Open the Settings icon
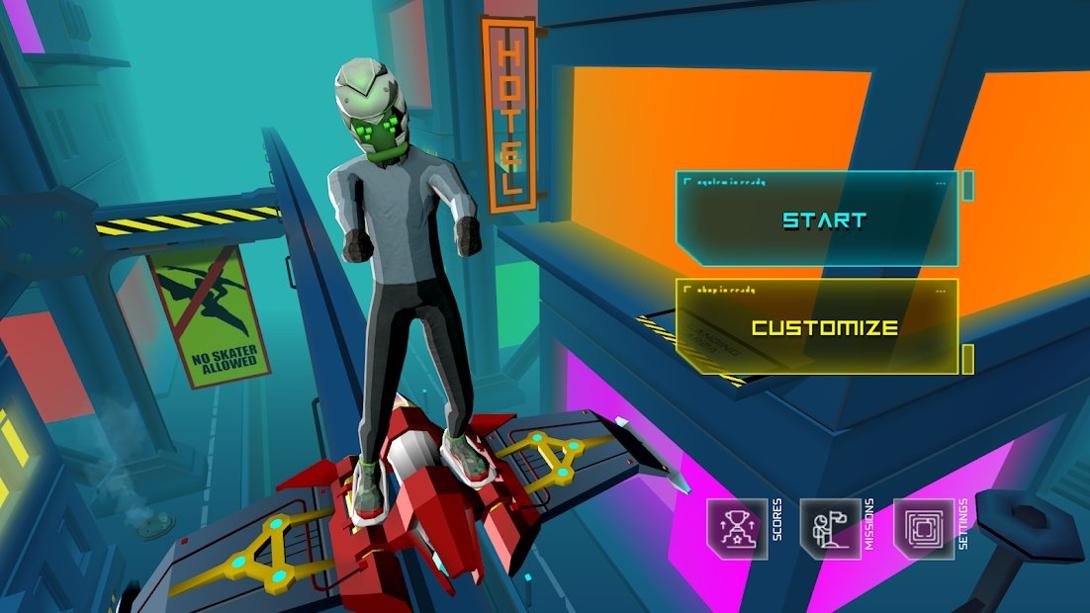This screenshot has height=613, width=1090. [923, 528]
